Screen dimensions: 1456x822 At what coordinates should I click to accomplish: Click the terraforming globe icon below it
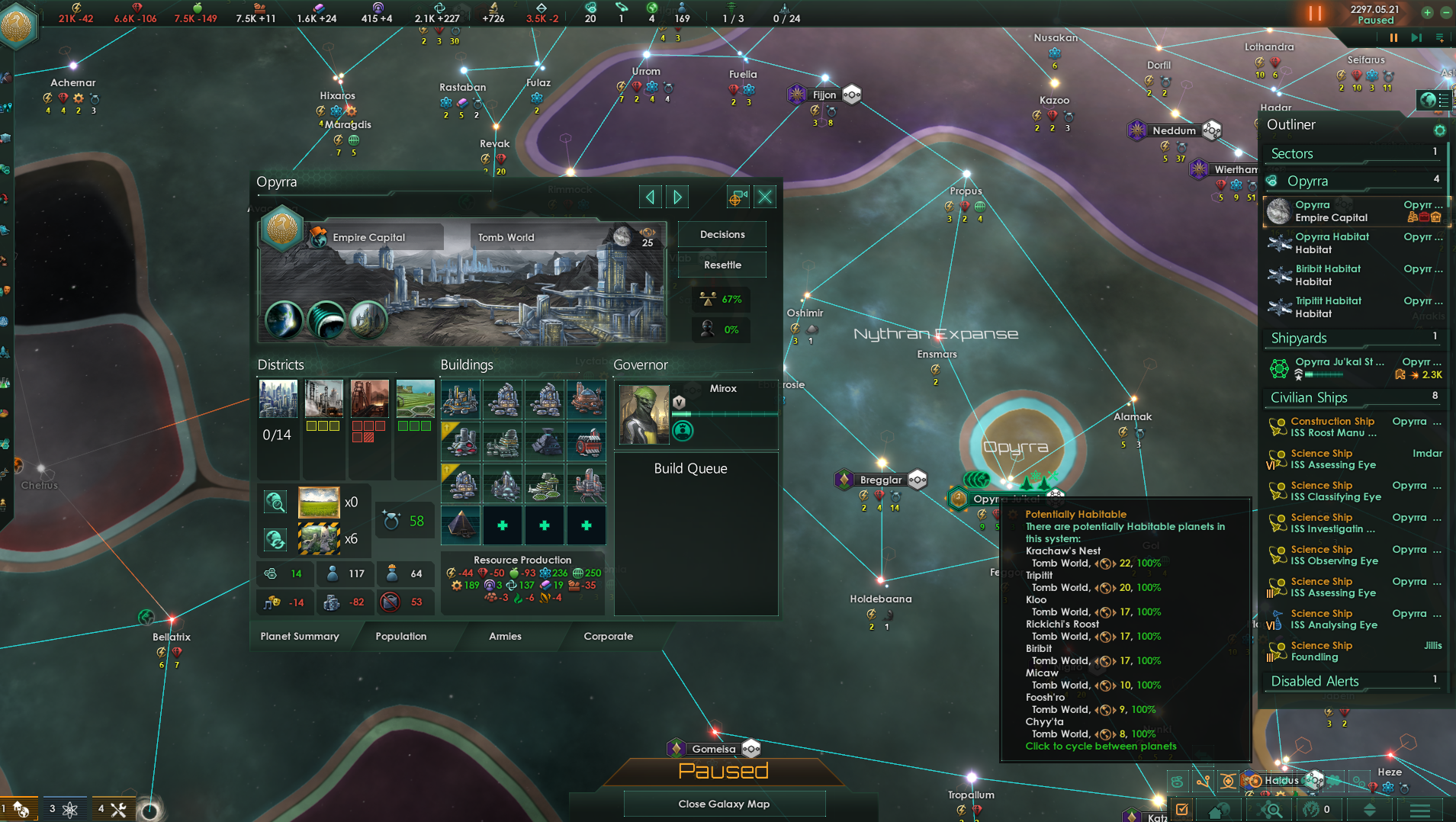tap(275, 539)
